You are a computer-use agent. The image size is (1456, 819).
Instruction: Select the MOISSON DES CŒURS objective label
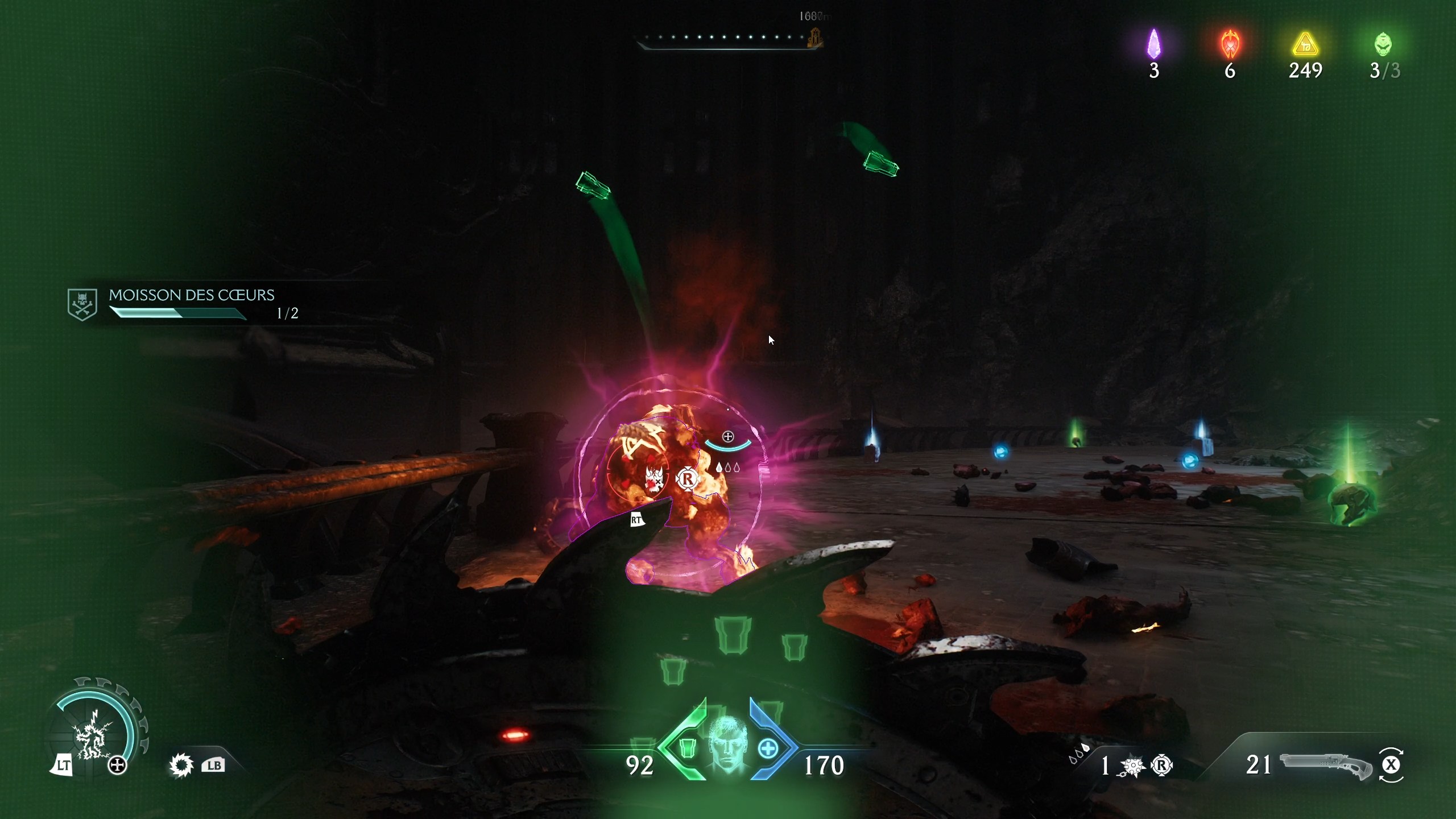coord(192,295)
